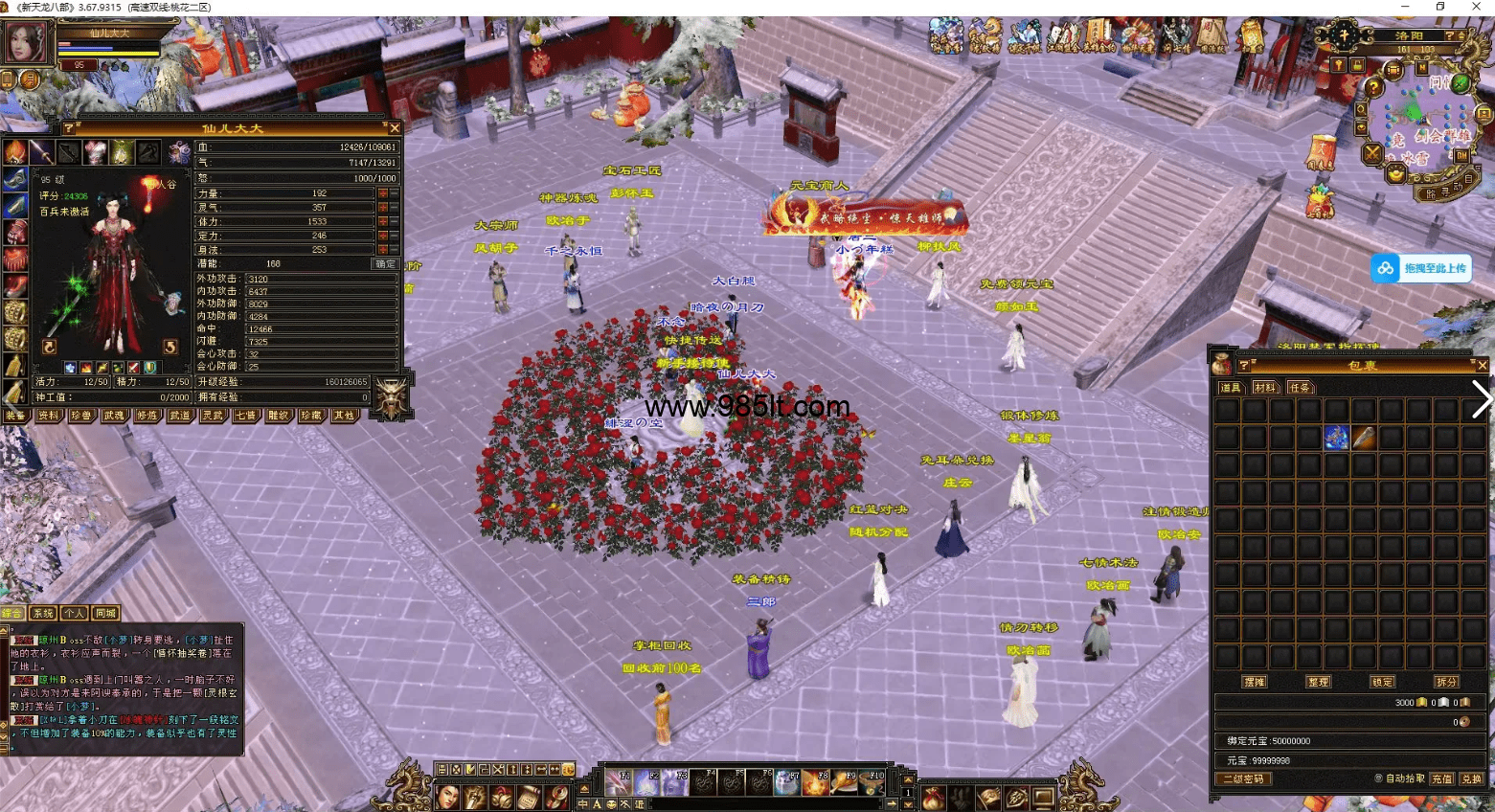Open the 充值 recharge button
The height and width of the screenshot is (812, 1495).
click(1442, 778)
